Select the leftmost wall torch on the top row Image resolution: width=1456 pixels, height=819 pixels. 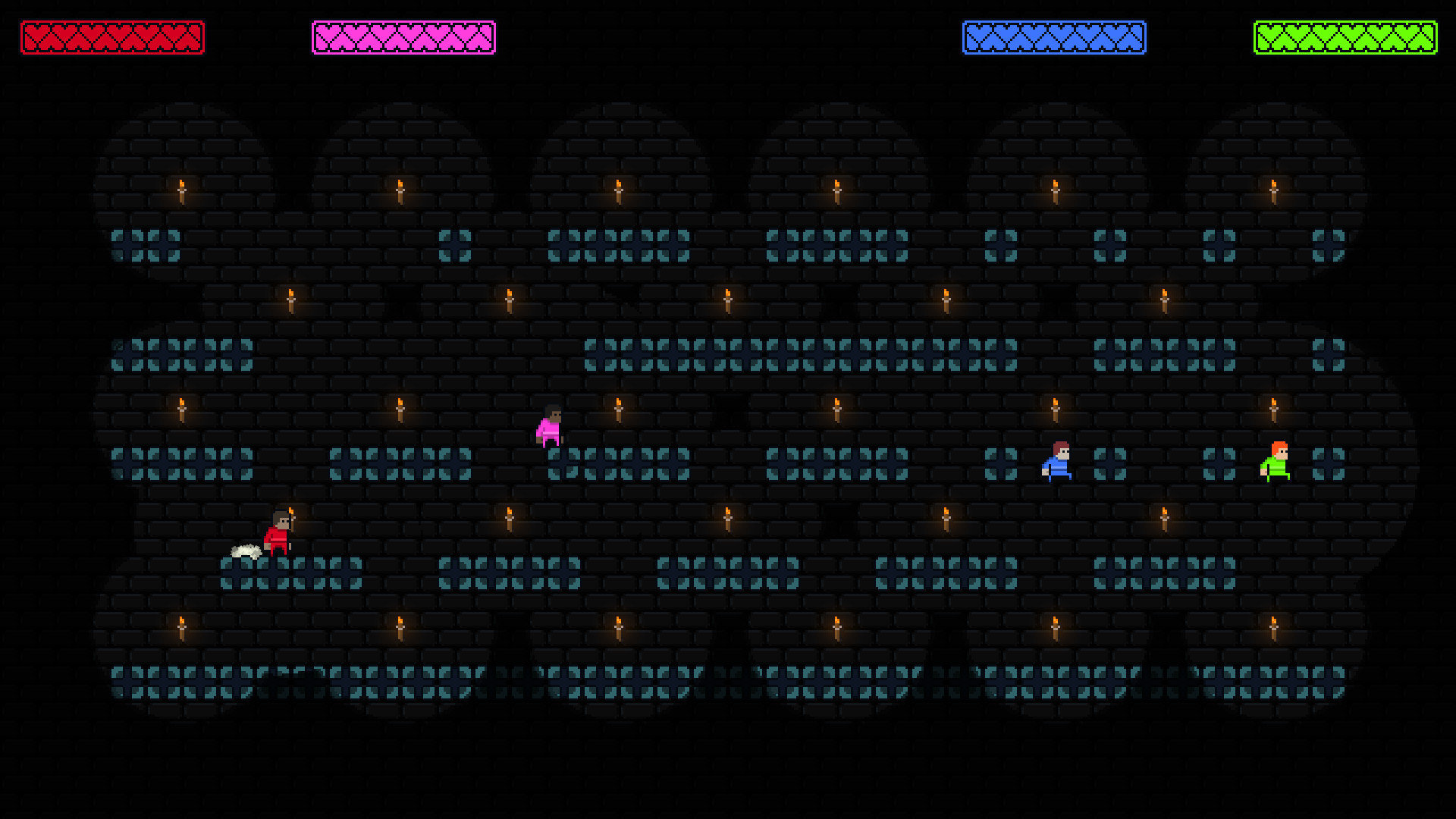181,190
